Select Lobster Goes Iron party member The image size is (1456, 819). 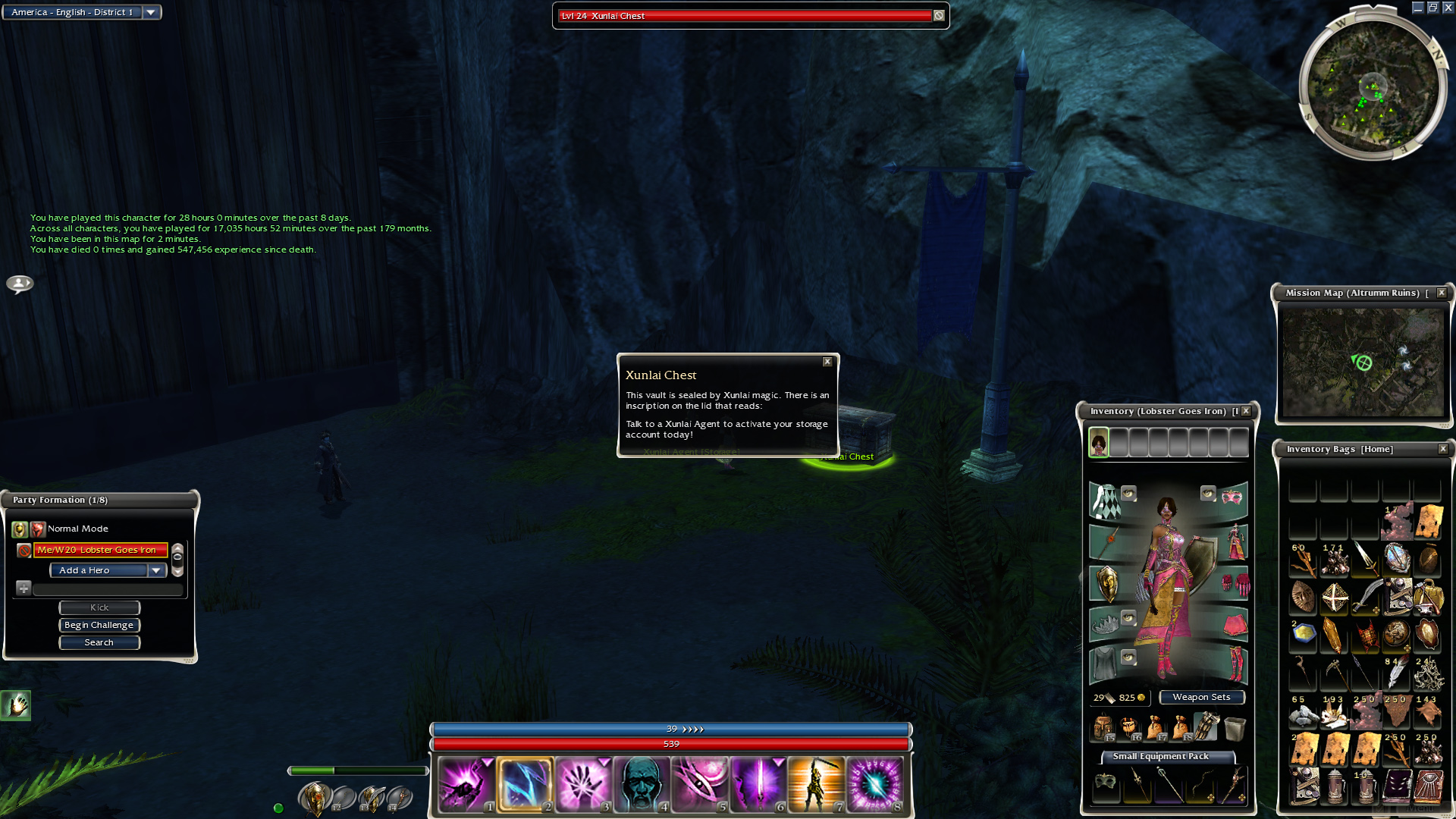pos(99,550)
